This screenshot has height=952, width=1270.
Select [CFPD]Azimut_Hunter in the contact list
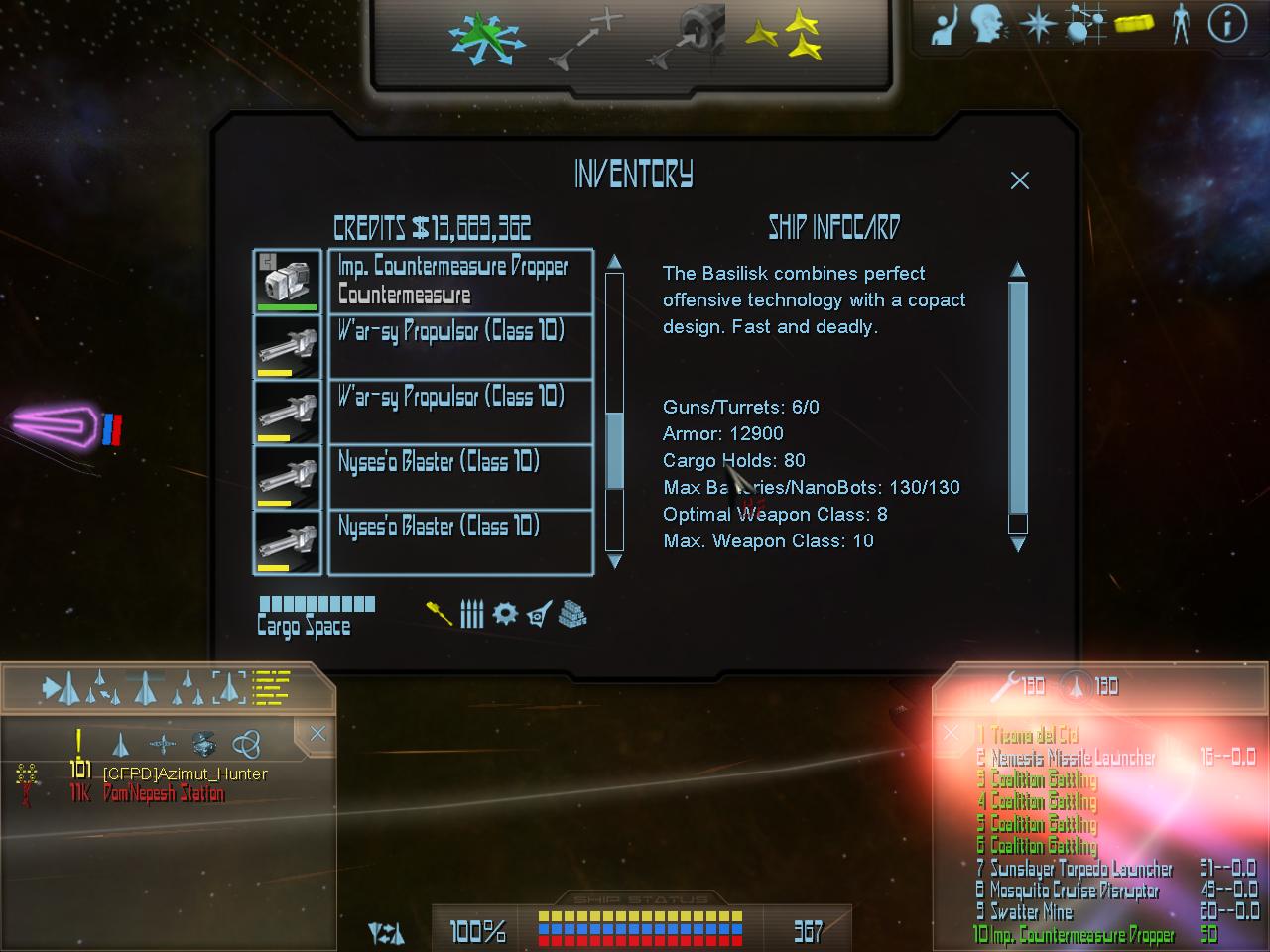click(185, 773)
